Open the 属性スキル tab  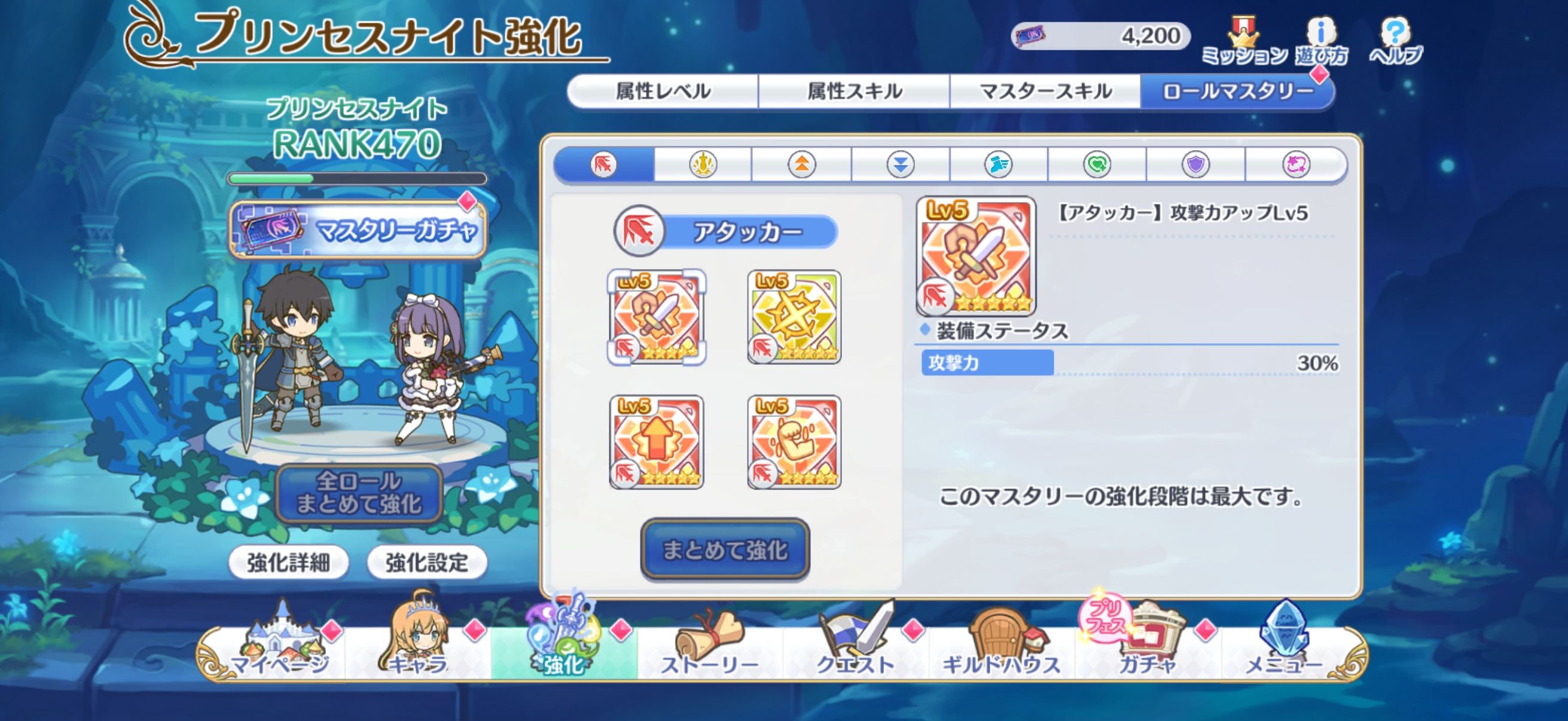[x=854, y=91]
